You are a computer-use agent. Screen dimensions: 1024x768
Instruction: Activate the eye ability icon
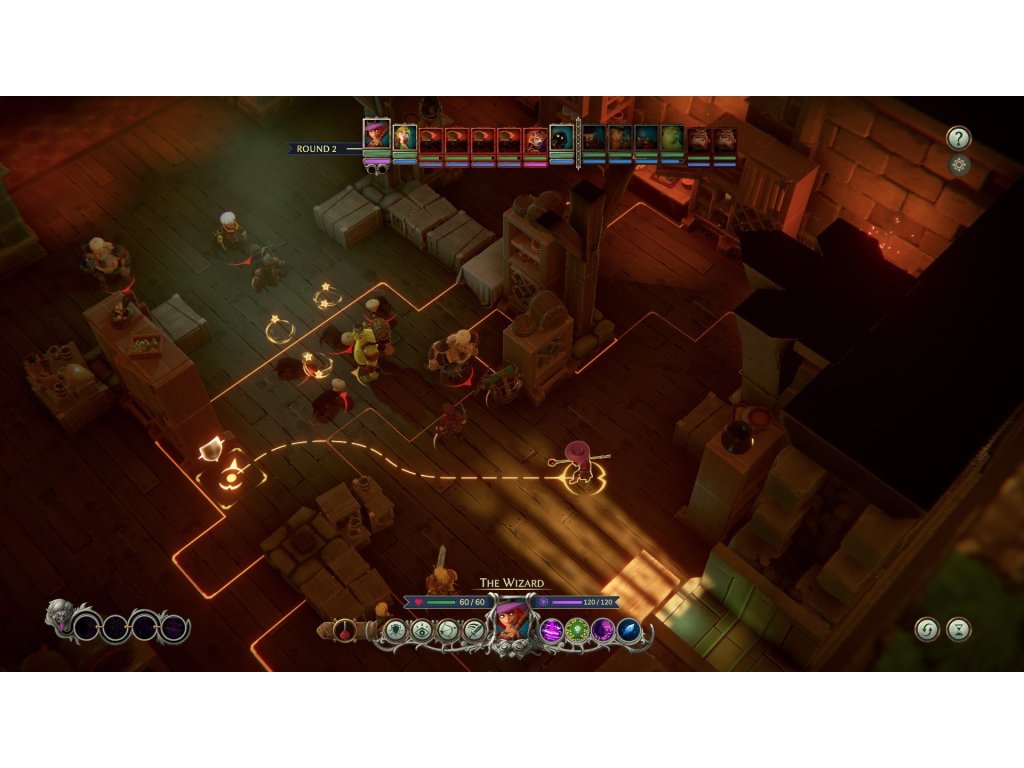[x=421, y=631]
